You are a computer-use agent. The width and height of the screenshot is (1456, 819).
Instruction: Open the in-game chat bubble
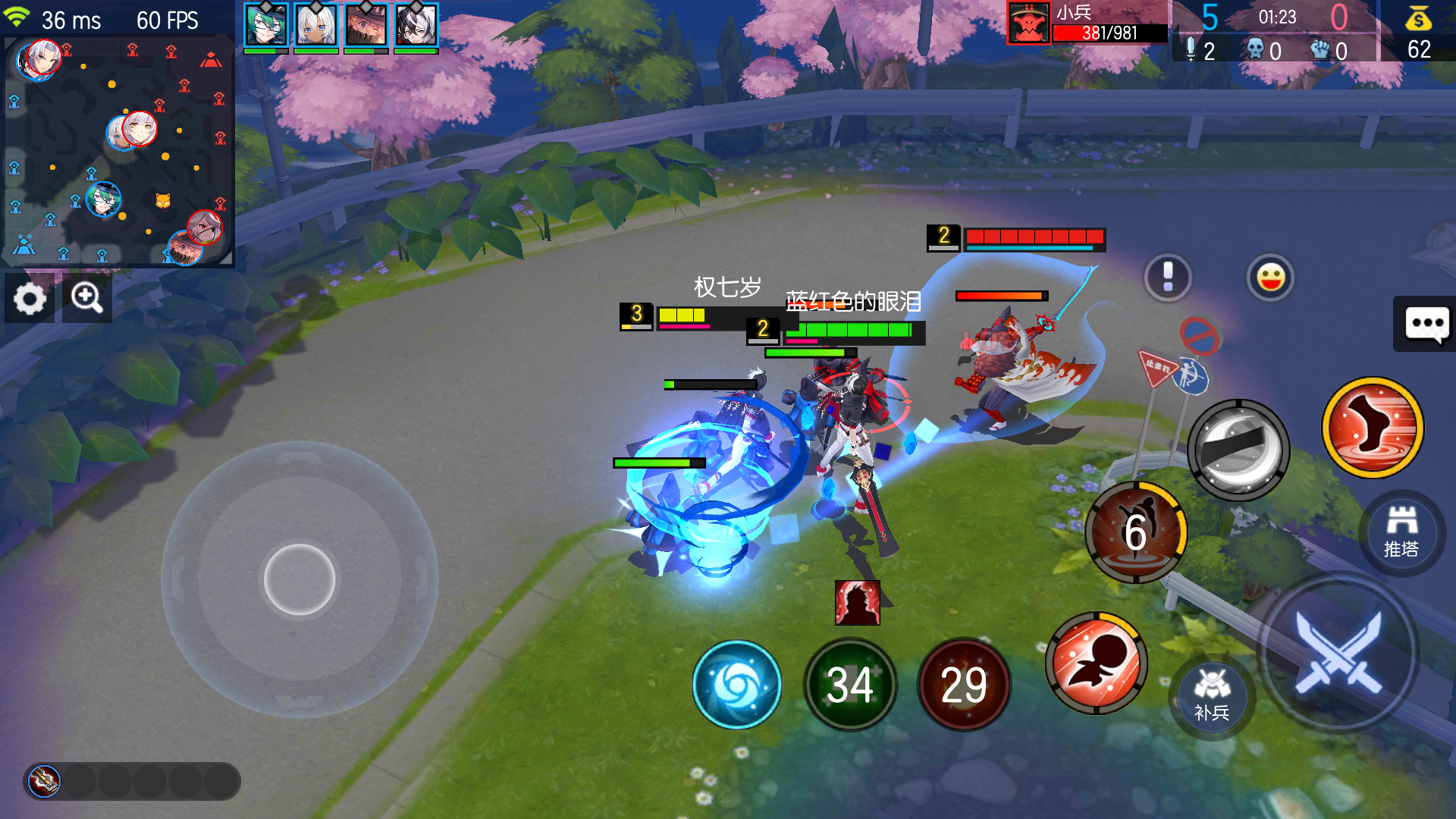tap(1429, 325)
